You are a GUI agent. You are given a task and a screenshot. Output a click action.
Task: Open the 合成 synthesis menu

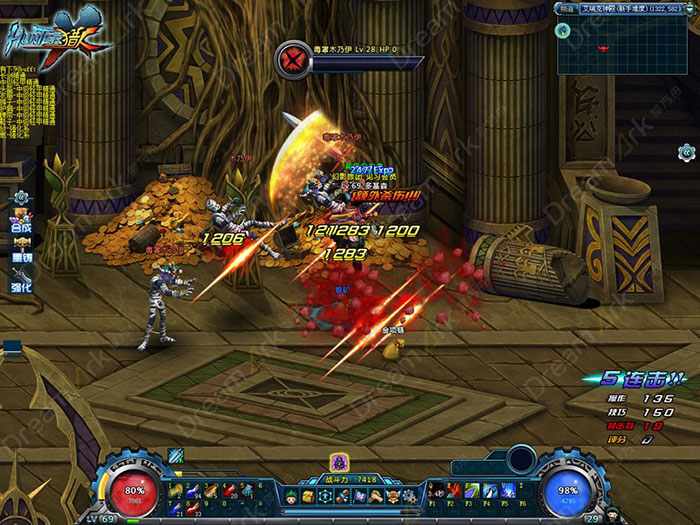(21, 227)
